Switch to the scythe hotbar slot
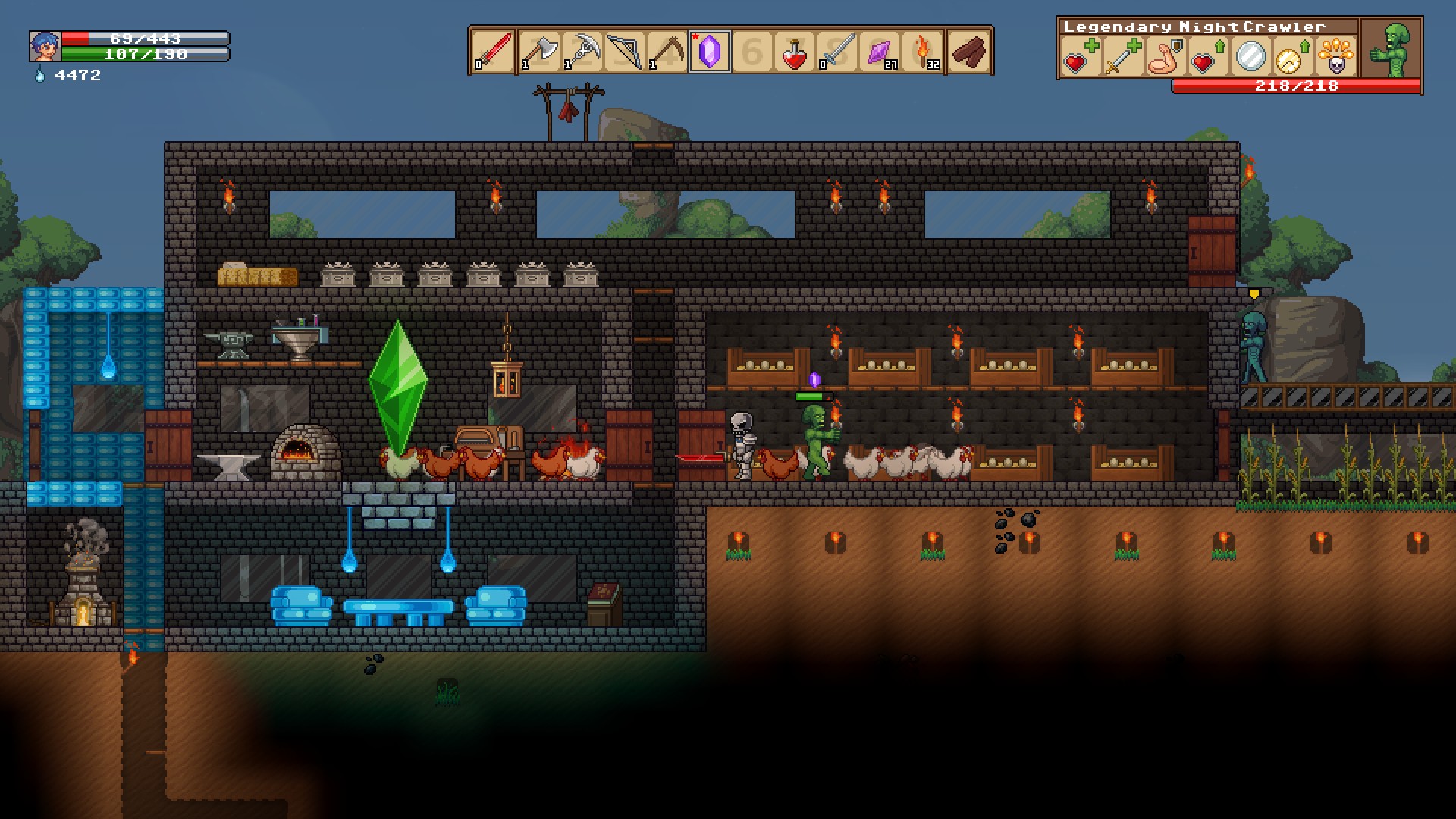Image resolution: width=1456 pixels, height=819 pixels. 667,52
